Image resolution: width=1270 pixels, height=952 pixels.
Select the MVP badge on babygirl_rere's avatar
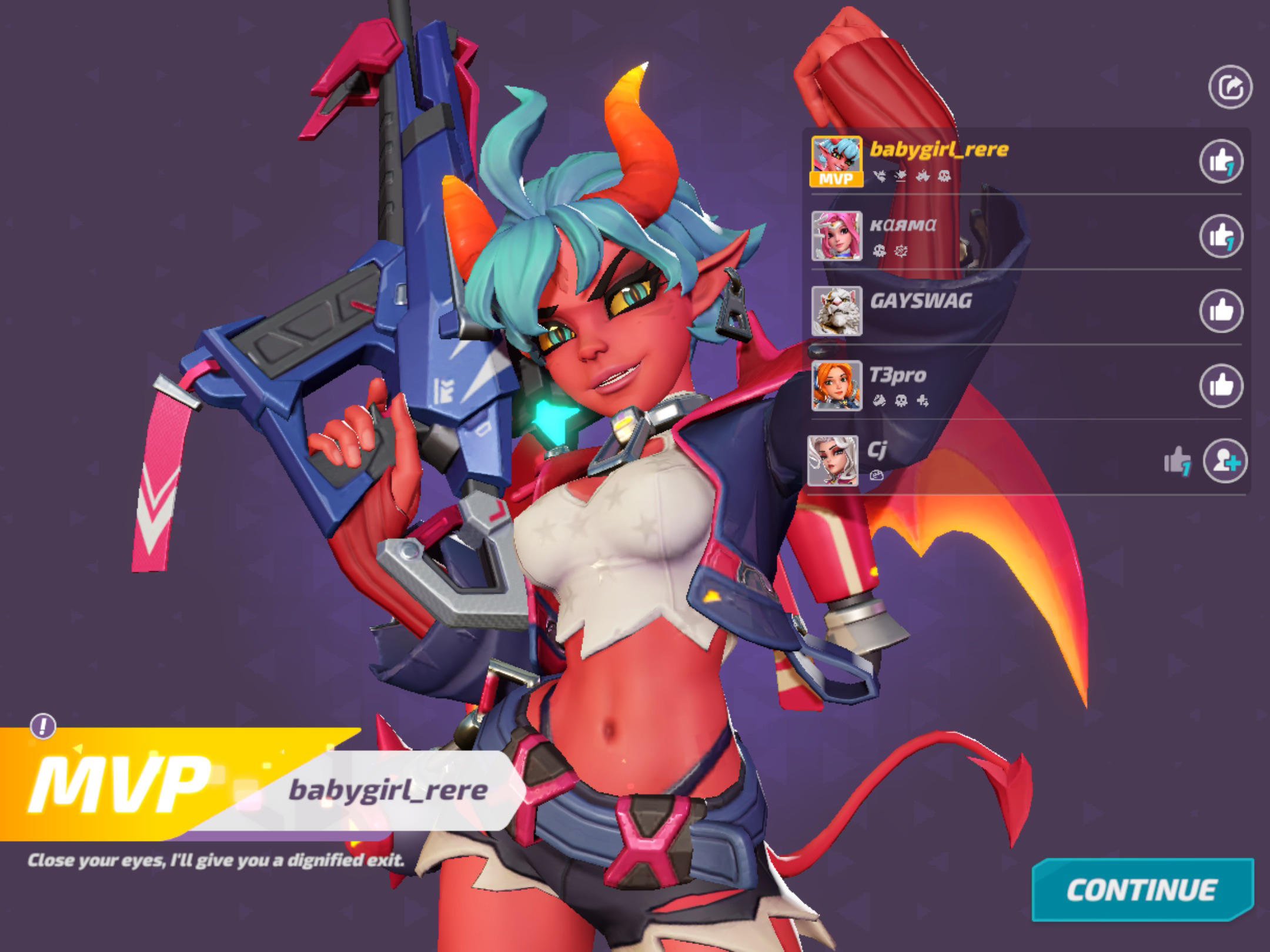coord(836,179)
